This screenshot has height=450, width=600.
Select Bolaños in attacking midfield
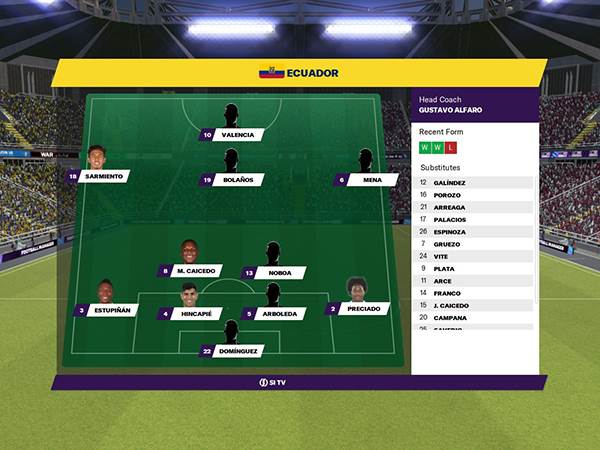(x=237, y=180)
